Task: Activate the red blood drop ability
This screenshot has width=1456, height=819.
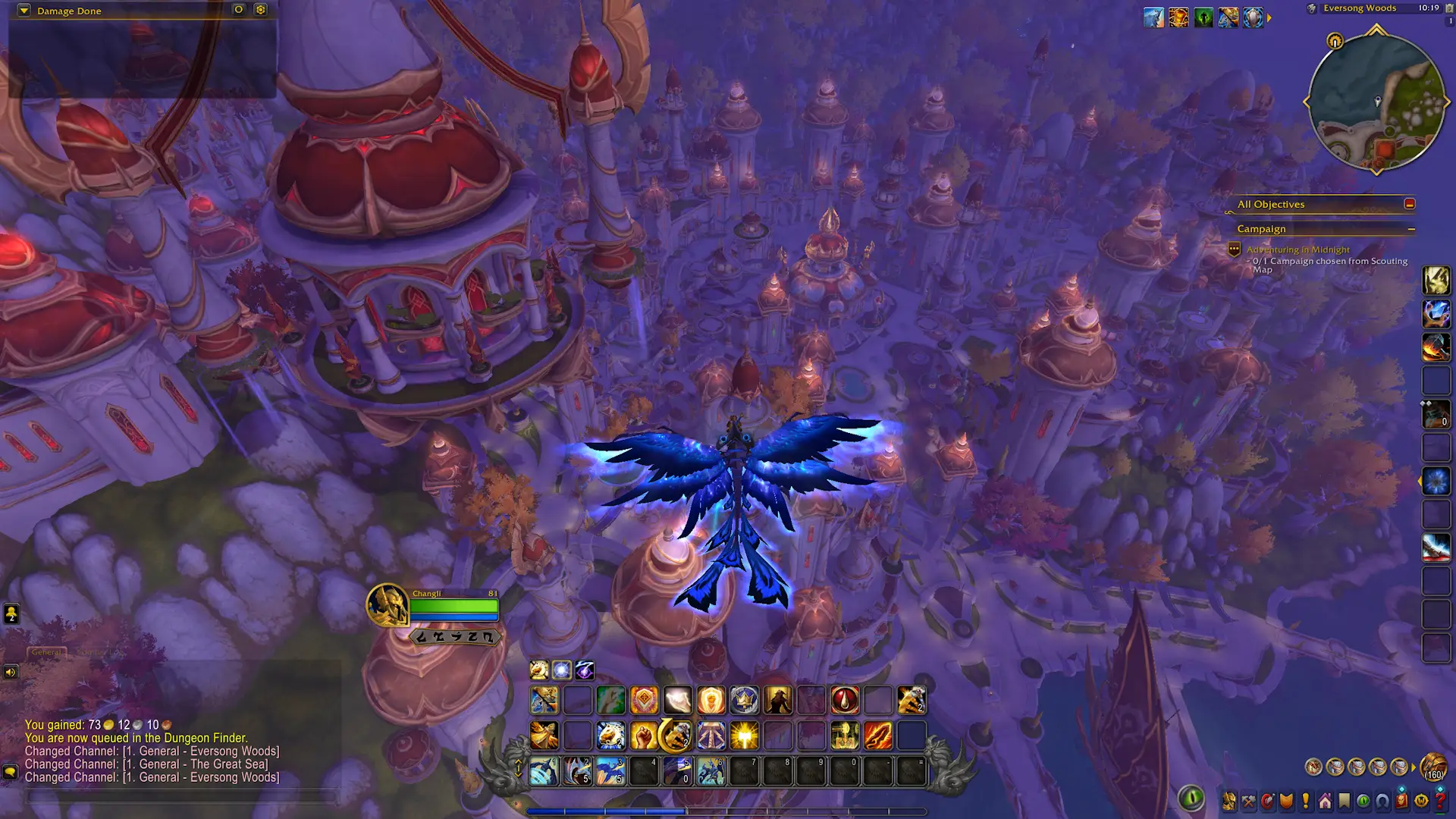Action: coord(845,701)
